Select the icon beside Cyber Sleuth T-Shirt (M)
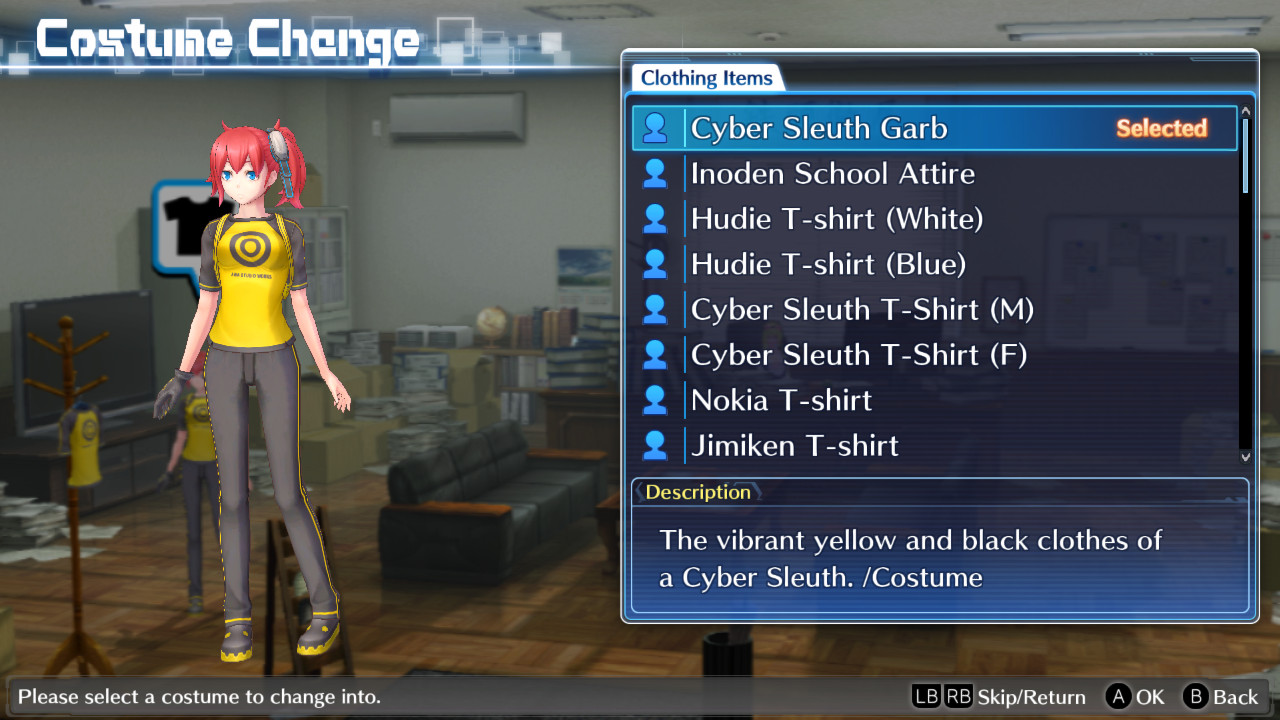The width and height of the screenshot is (1280, 720). point(657,309)
